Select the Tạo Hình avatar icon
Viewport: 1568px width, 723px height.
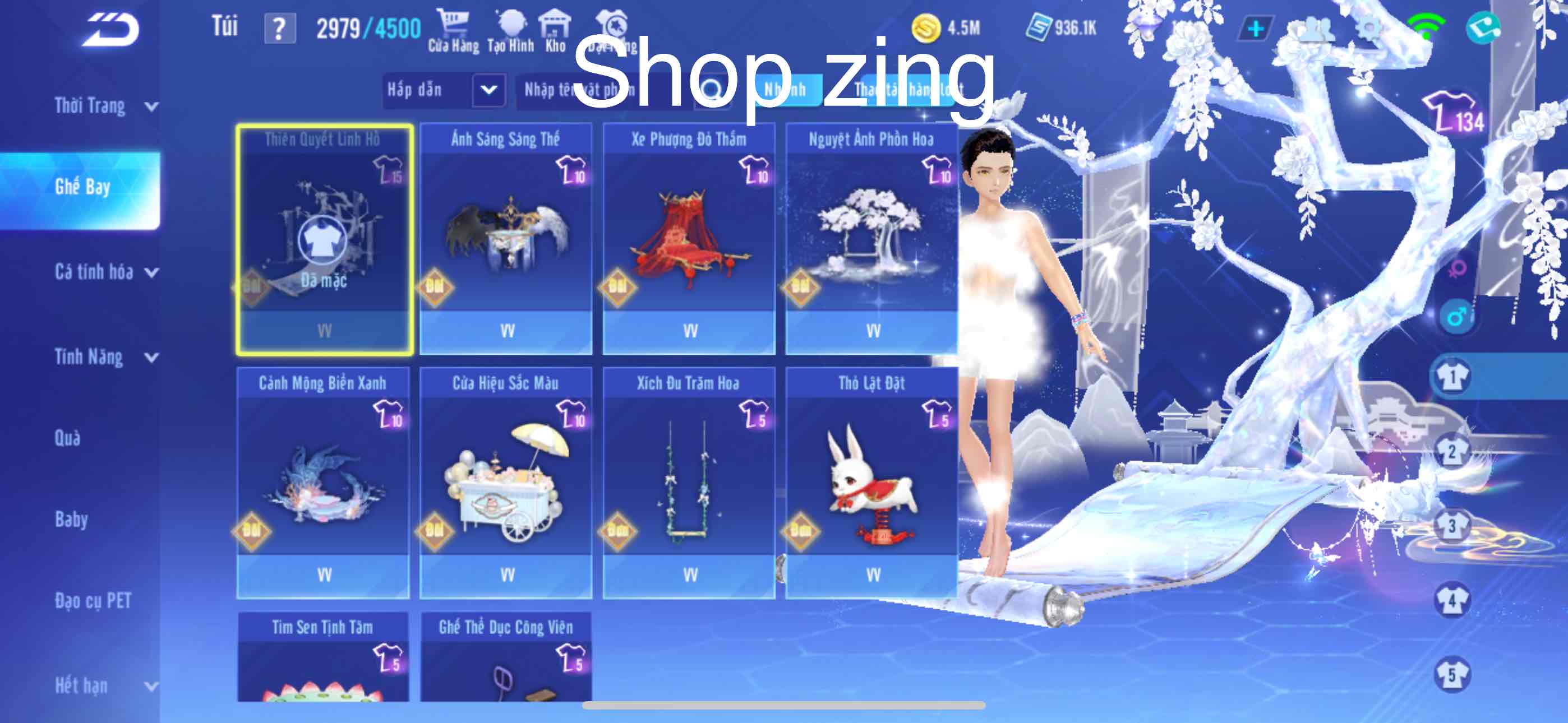pos(513,24)
